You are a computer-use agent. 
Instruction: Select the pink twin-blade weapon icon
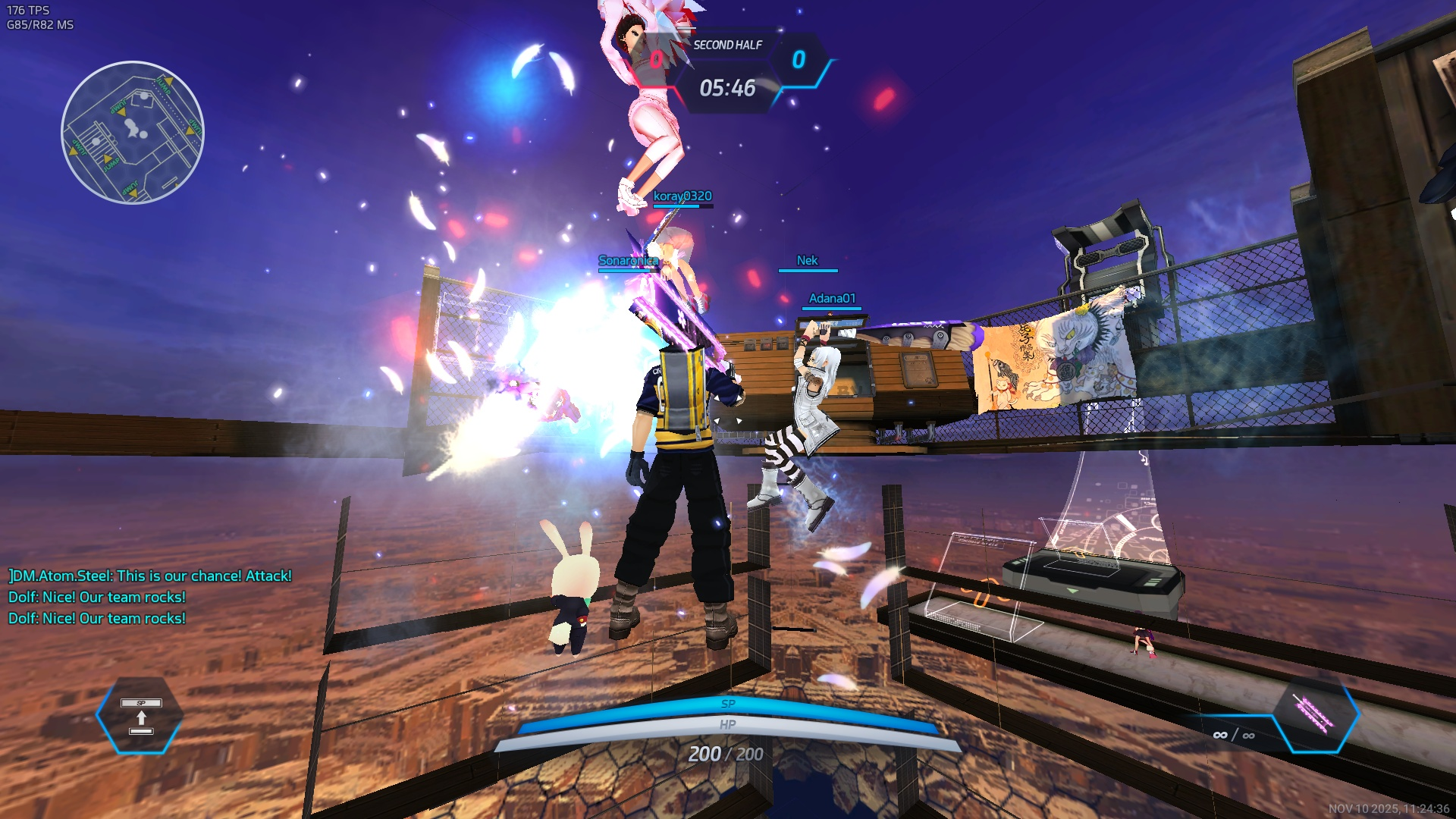pyautogui.click(x=1315, y=714)
